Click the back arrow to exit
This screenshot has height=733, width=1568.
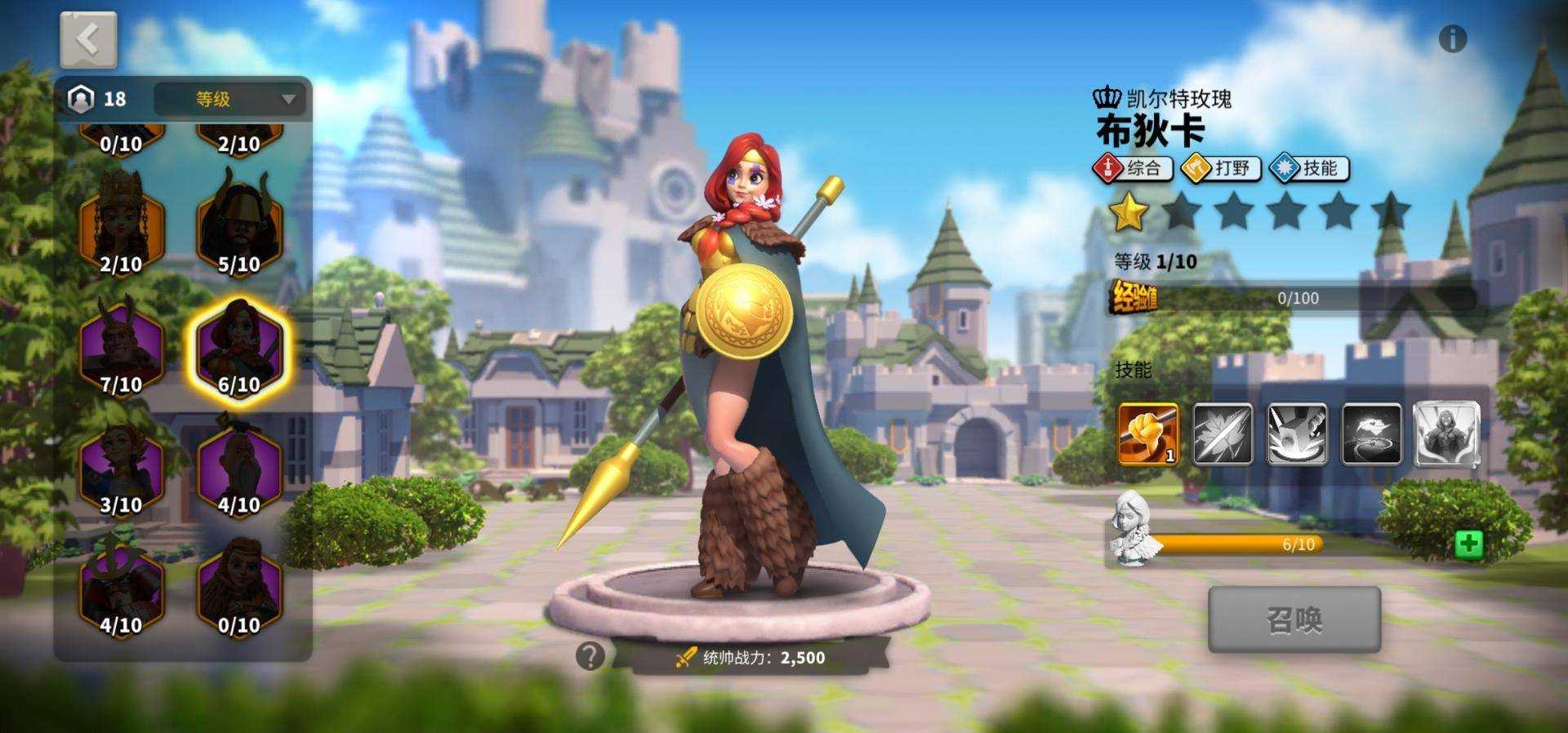tap(87, 38)
